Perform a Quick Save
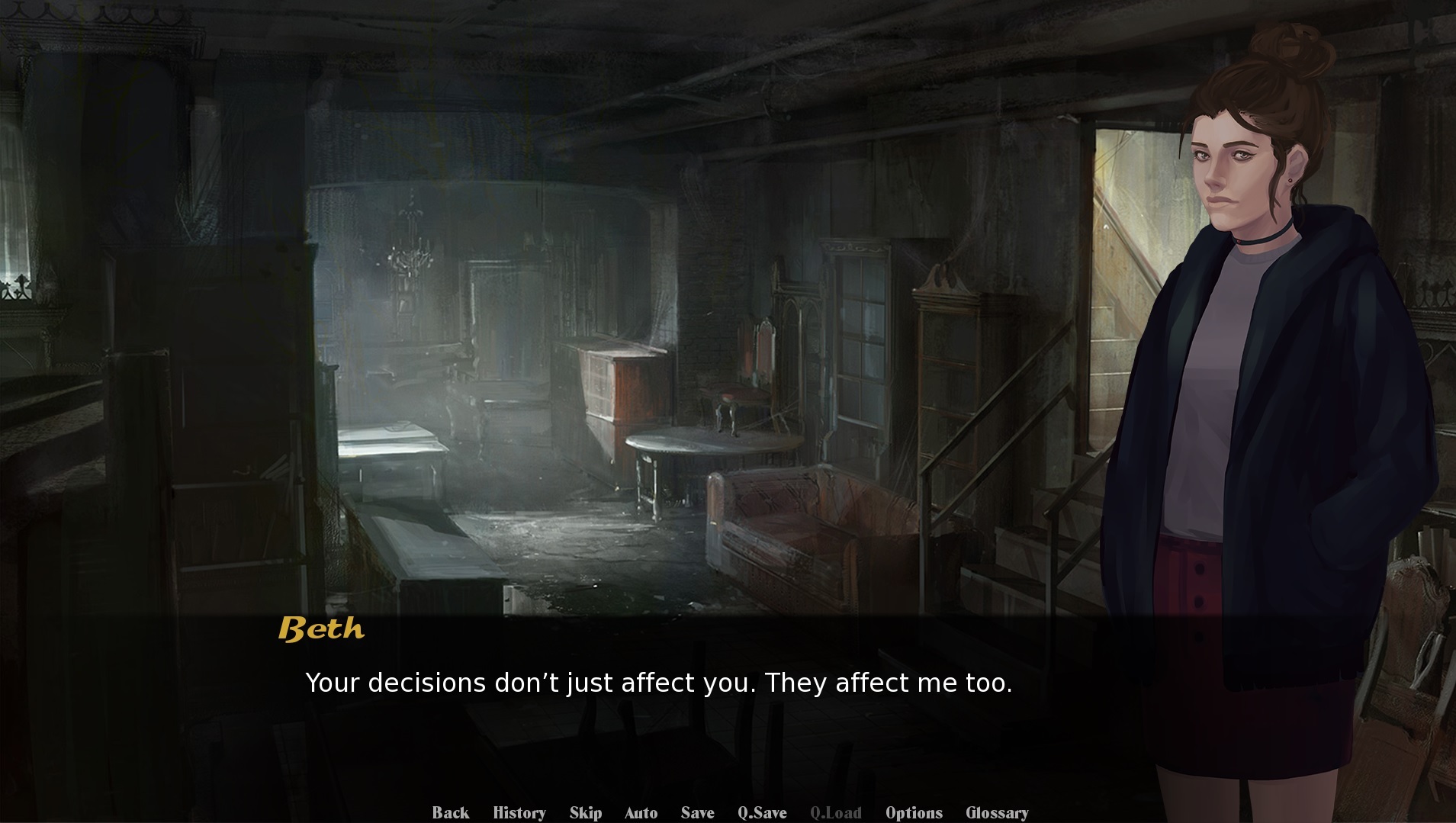1456x823 pixels. tap(763, 812)
